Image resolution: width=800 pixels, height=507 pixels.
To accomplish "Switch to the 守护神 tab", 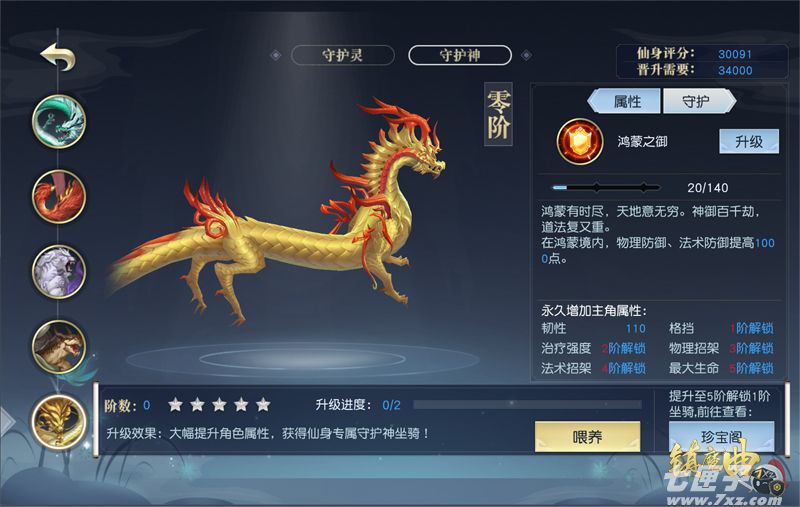I will [459, 55].
